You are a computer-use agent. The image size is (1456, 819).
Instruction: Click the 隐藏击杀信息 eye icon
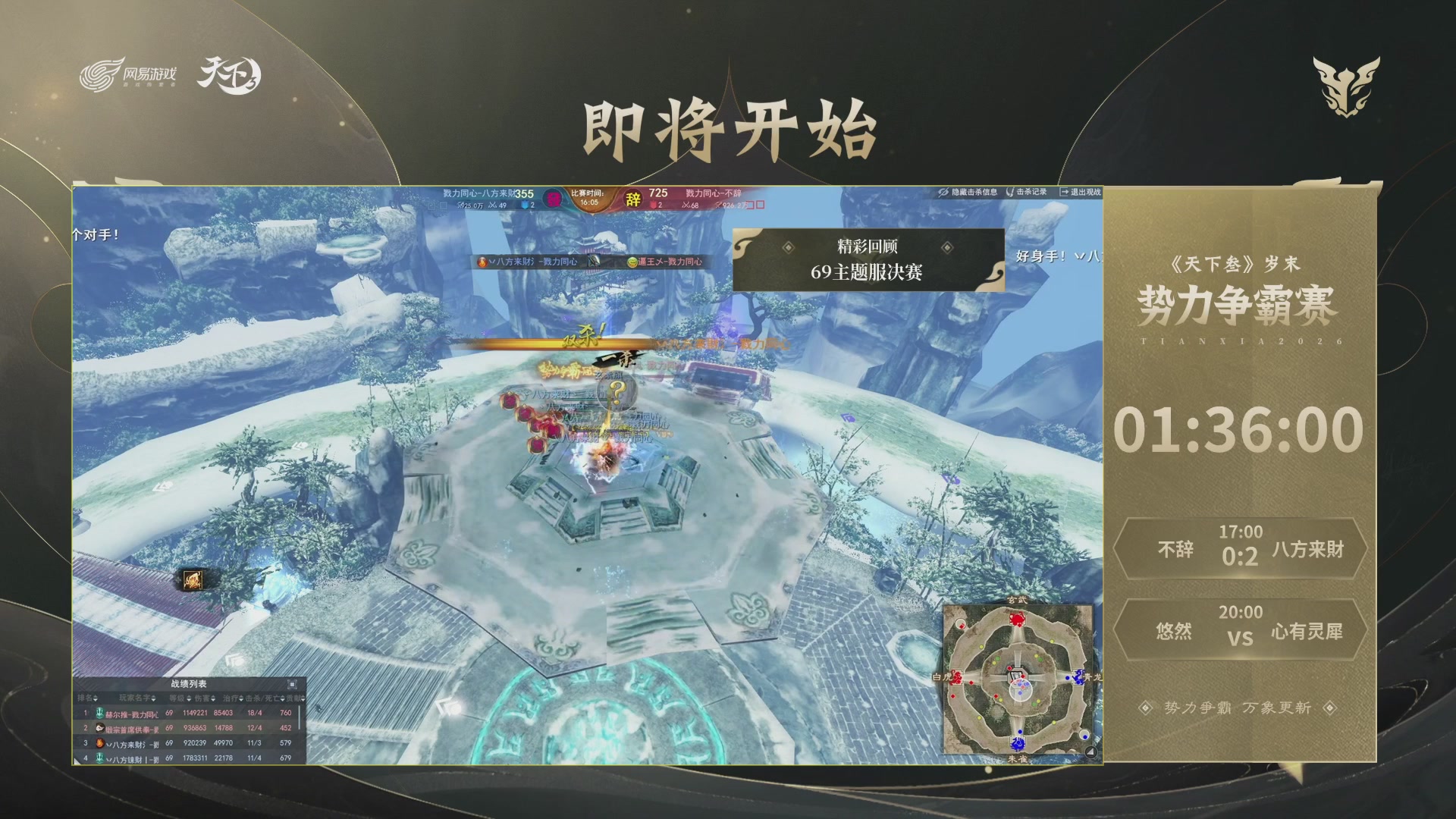[943, 192]
